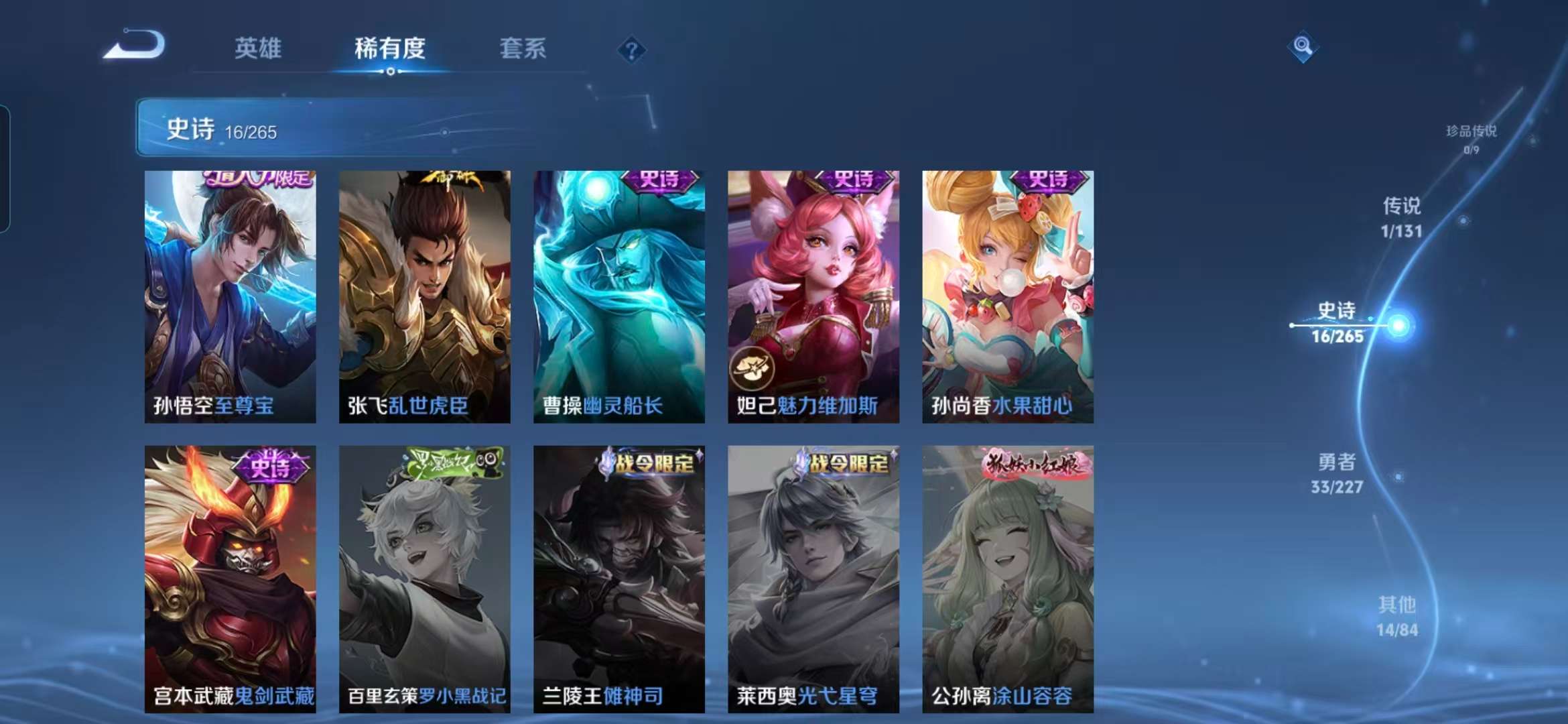Click the hat badge icon on 妲己 skin card

pyautogui.click(x=751, y=369)
